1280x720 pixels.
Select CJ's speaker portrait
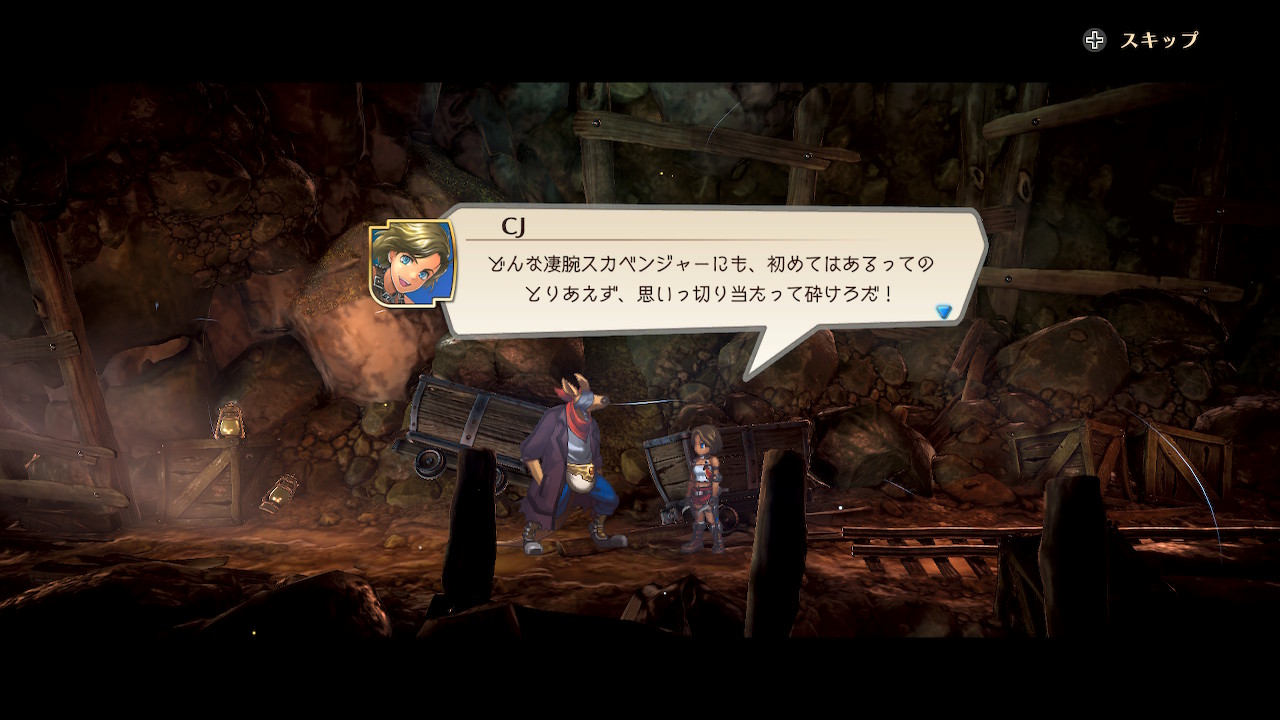[412, 263]
